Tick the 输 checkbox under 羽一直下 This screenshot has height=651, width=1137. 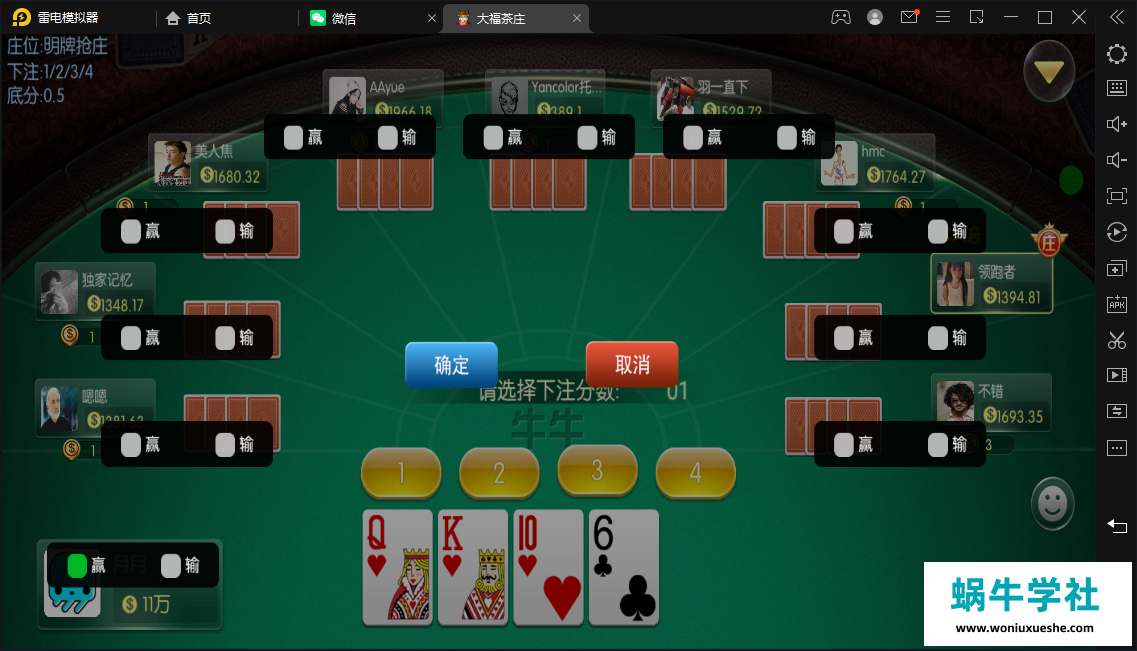coord(787,137)
